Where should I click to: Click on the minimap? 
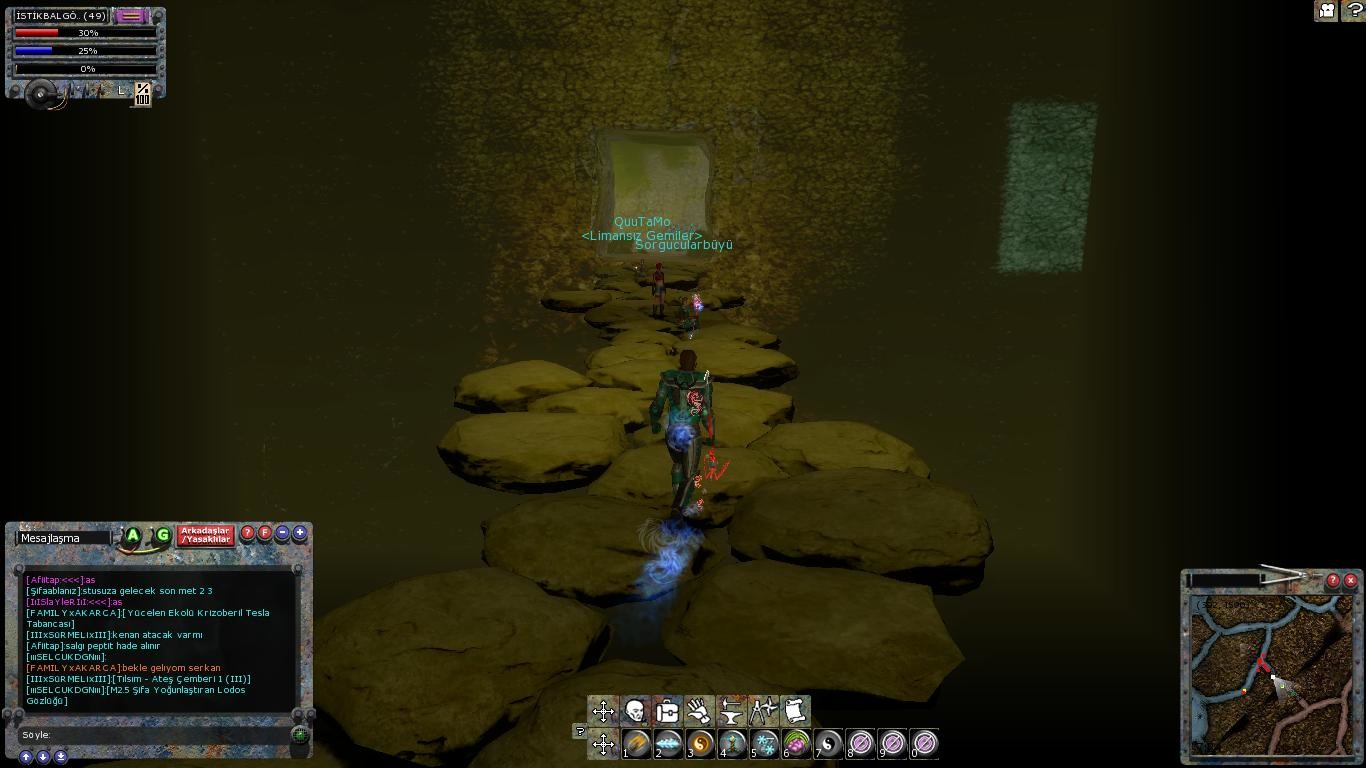pos(1271,675)
